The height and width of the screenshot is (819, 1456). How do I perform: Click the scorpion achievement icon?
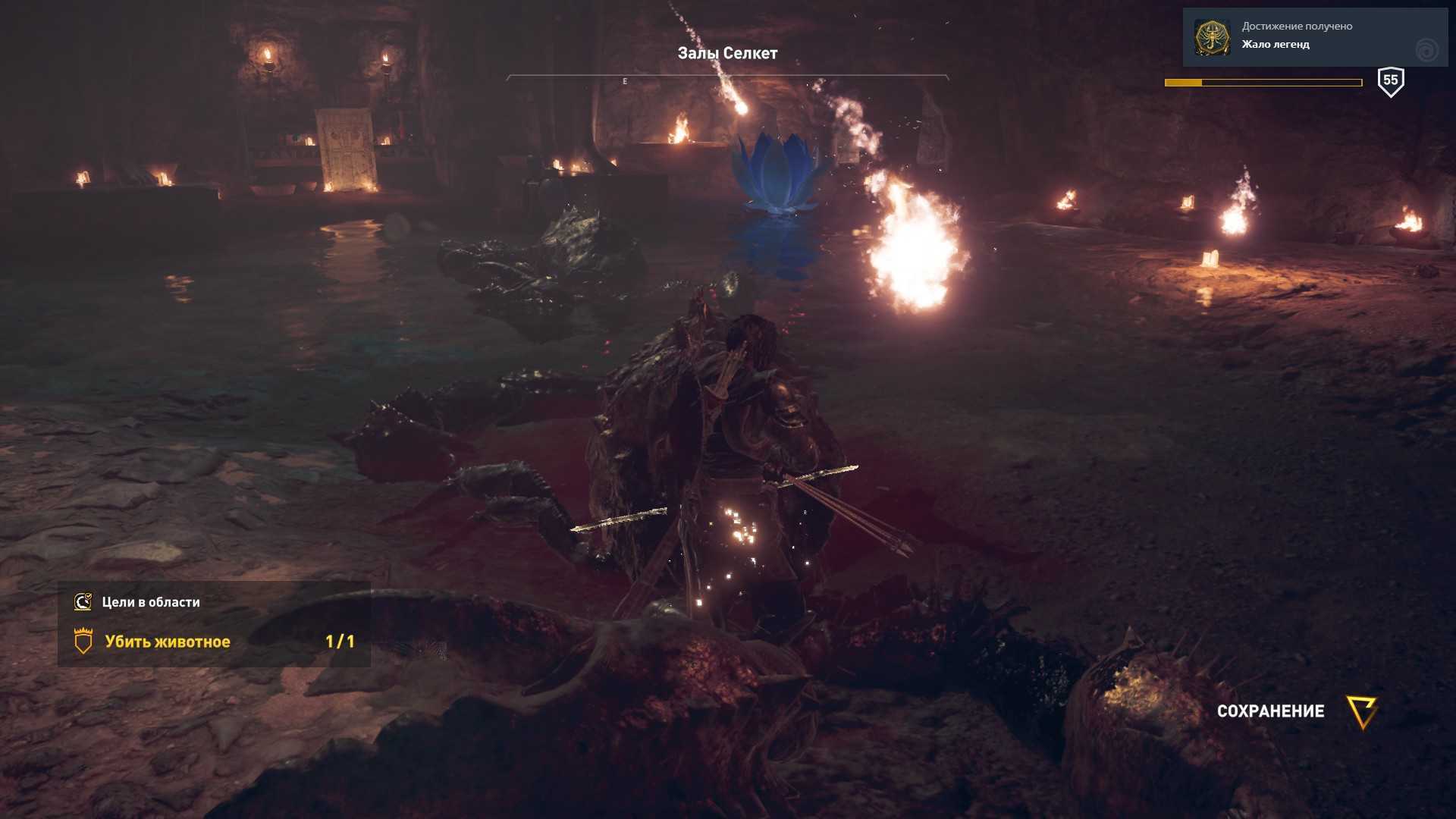(x=1212, y=37)
